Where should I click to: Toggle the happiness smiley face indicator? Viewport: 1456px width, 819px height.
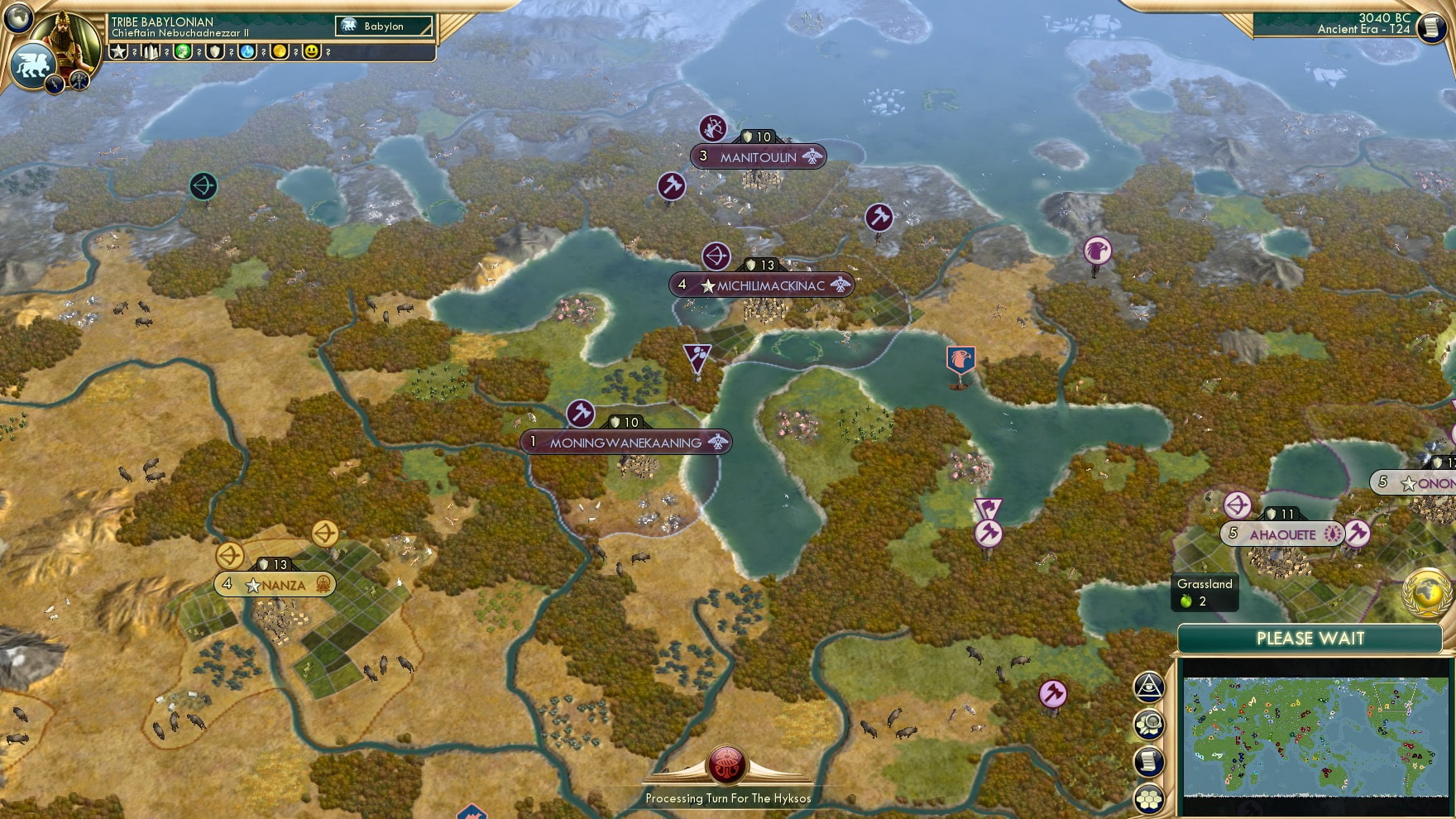(312, 53)
